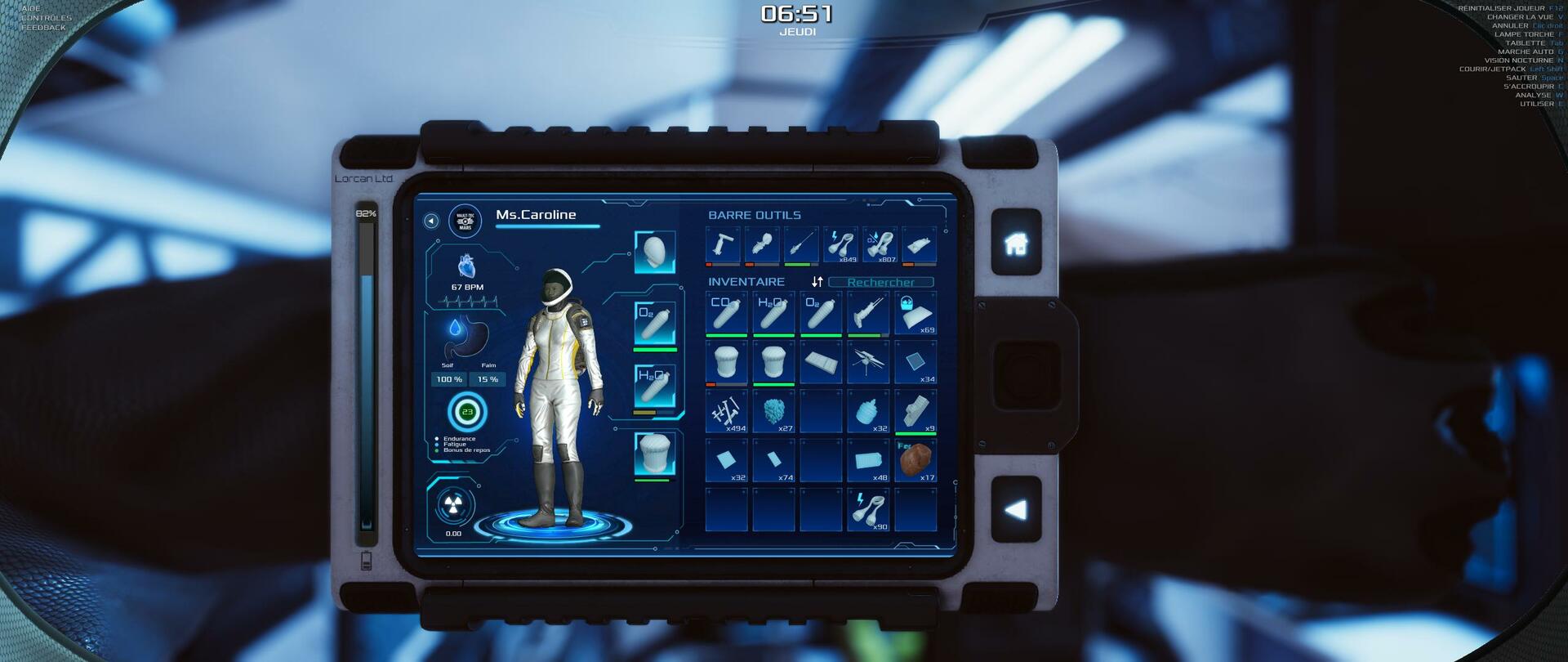
Task: Open the Vault-Tec Mars avatar badge
Action: (465, 221)
